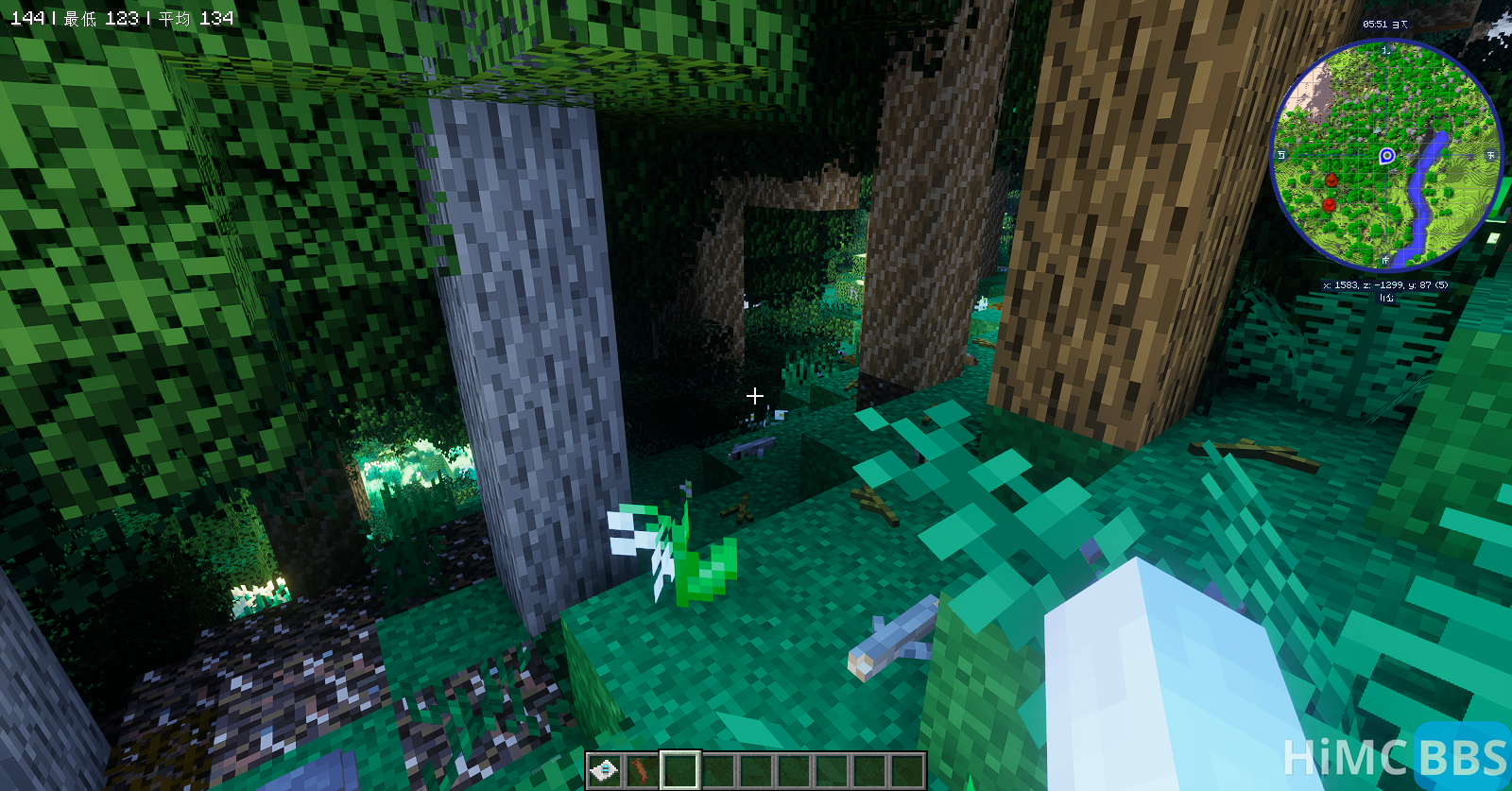Click the highlighted empty hotbar slot
This screenshot has width=1512, height=791.
679,770
